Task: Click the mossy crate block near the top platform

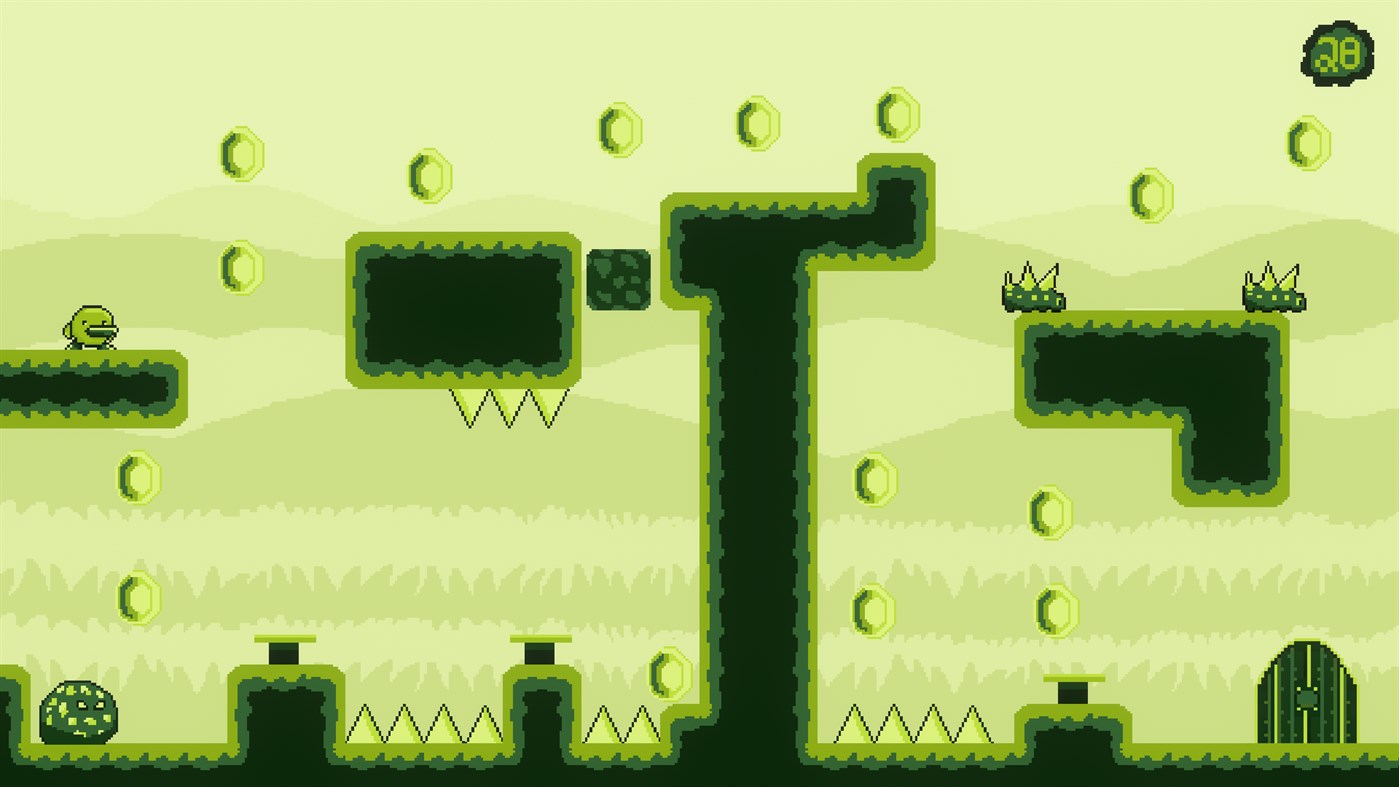Action: [x=621, y=282]
